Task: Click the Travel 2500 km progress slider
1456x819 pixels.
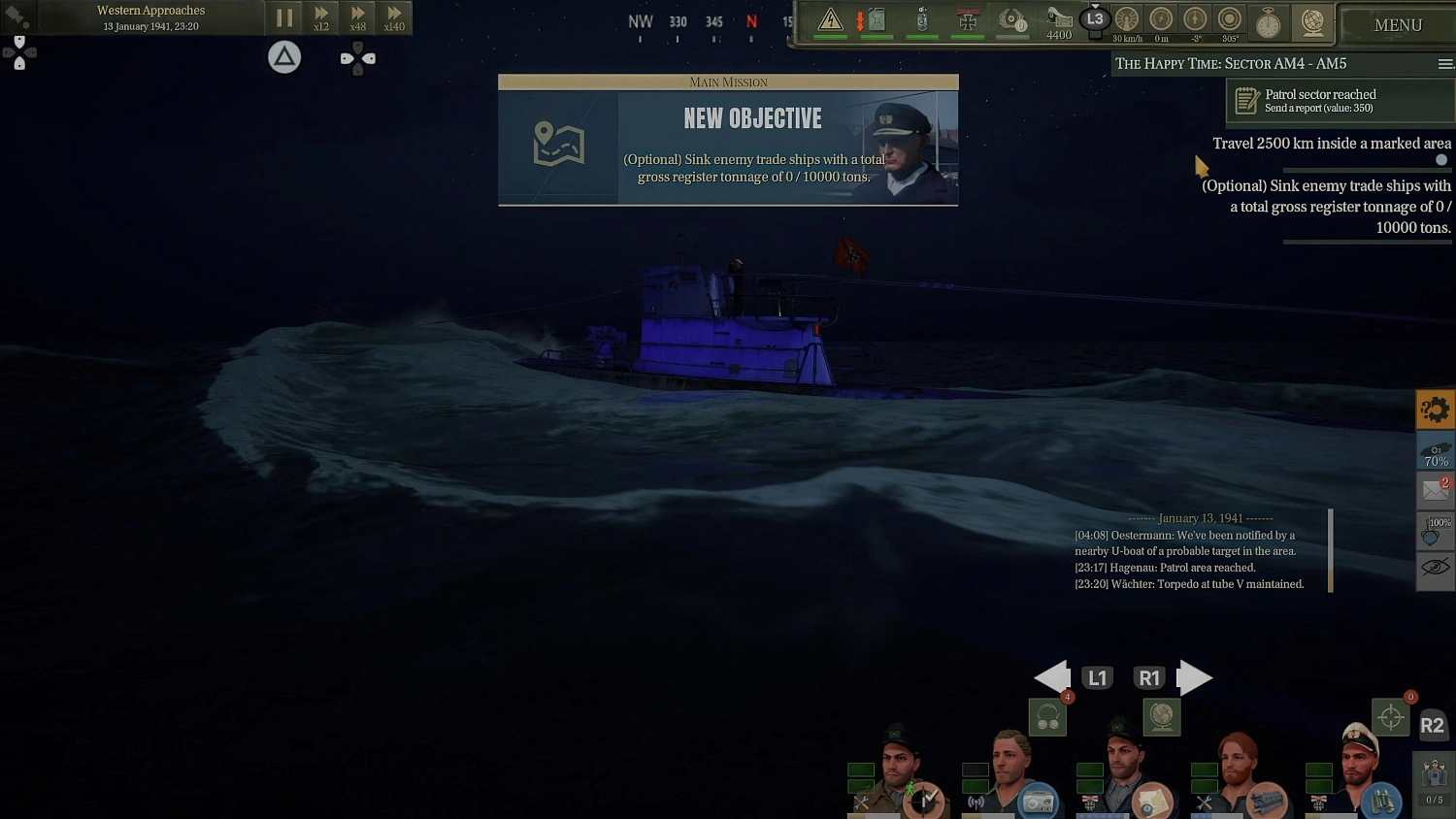Action: tap(1440, 158)
